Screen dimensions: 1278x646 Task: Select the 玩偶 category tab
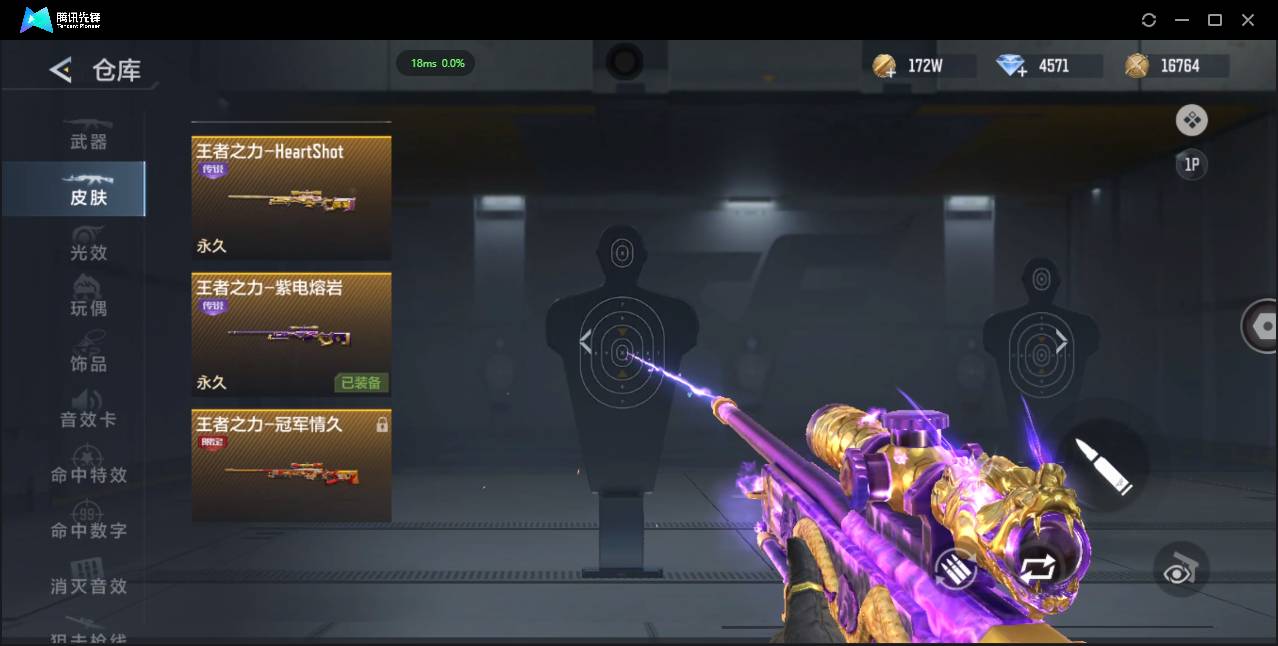[x=88, y=307]
